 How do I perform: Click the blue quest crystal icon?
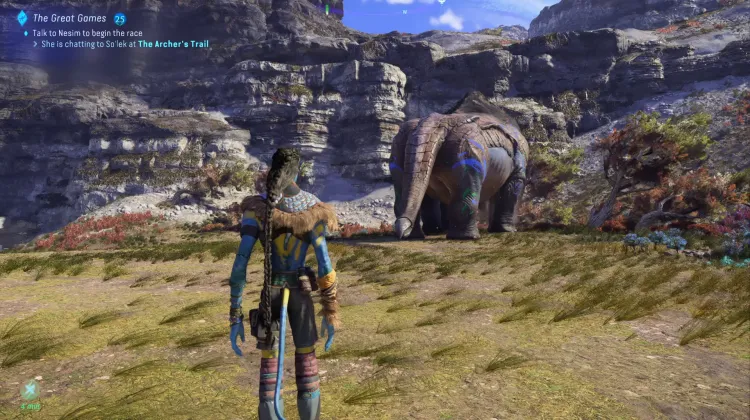(22, 18)
